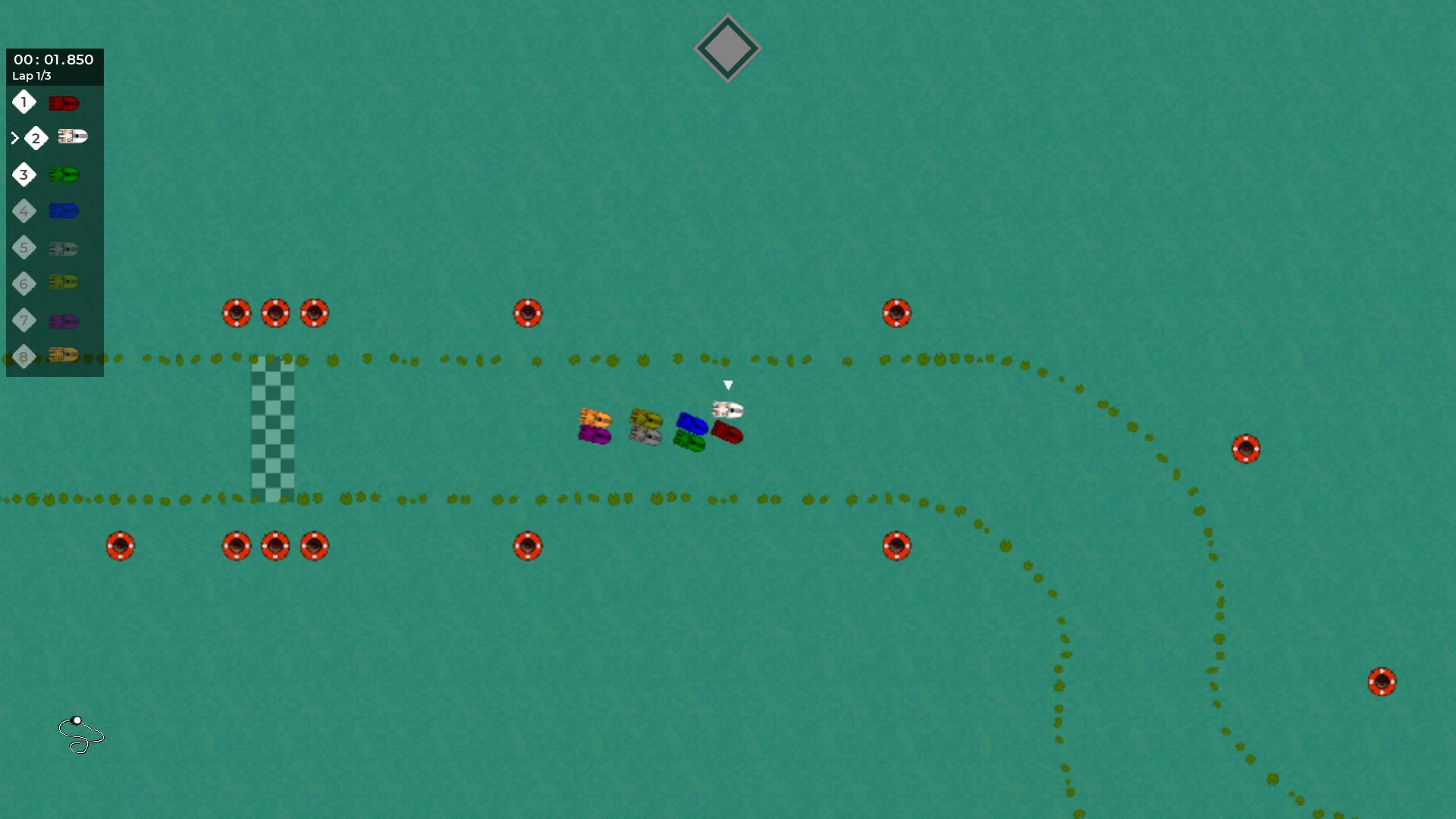Viewport: 1456px width, 819px height.
Task: Click the white boat icon next to position 2
Action: click(72, 137)
